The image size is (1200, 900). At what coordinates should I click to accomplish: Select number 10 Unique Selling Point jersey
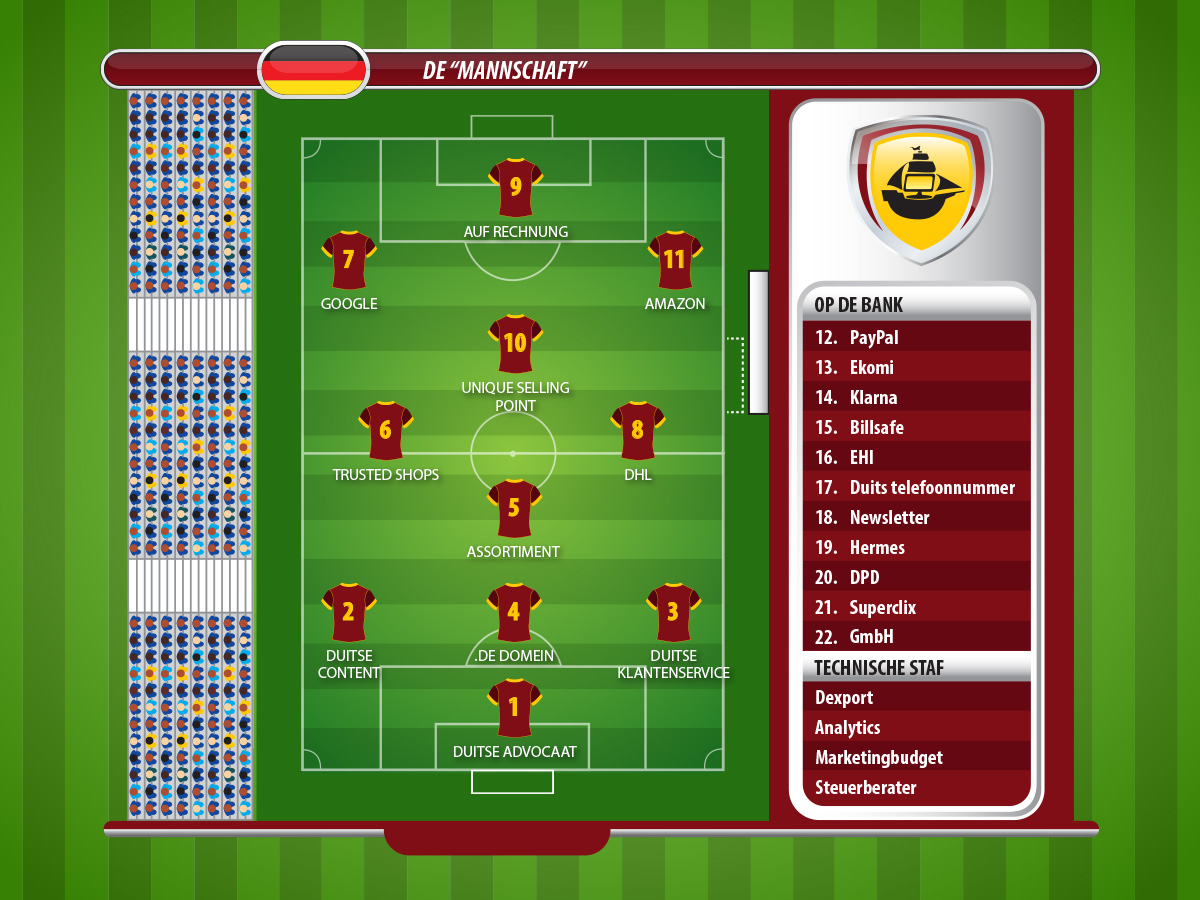click(x=515, y=344)
